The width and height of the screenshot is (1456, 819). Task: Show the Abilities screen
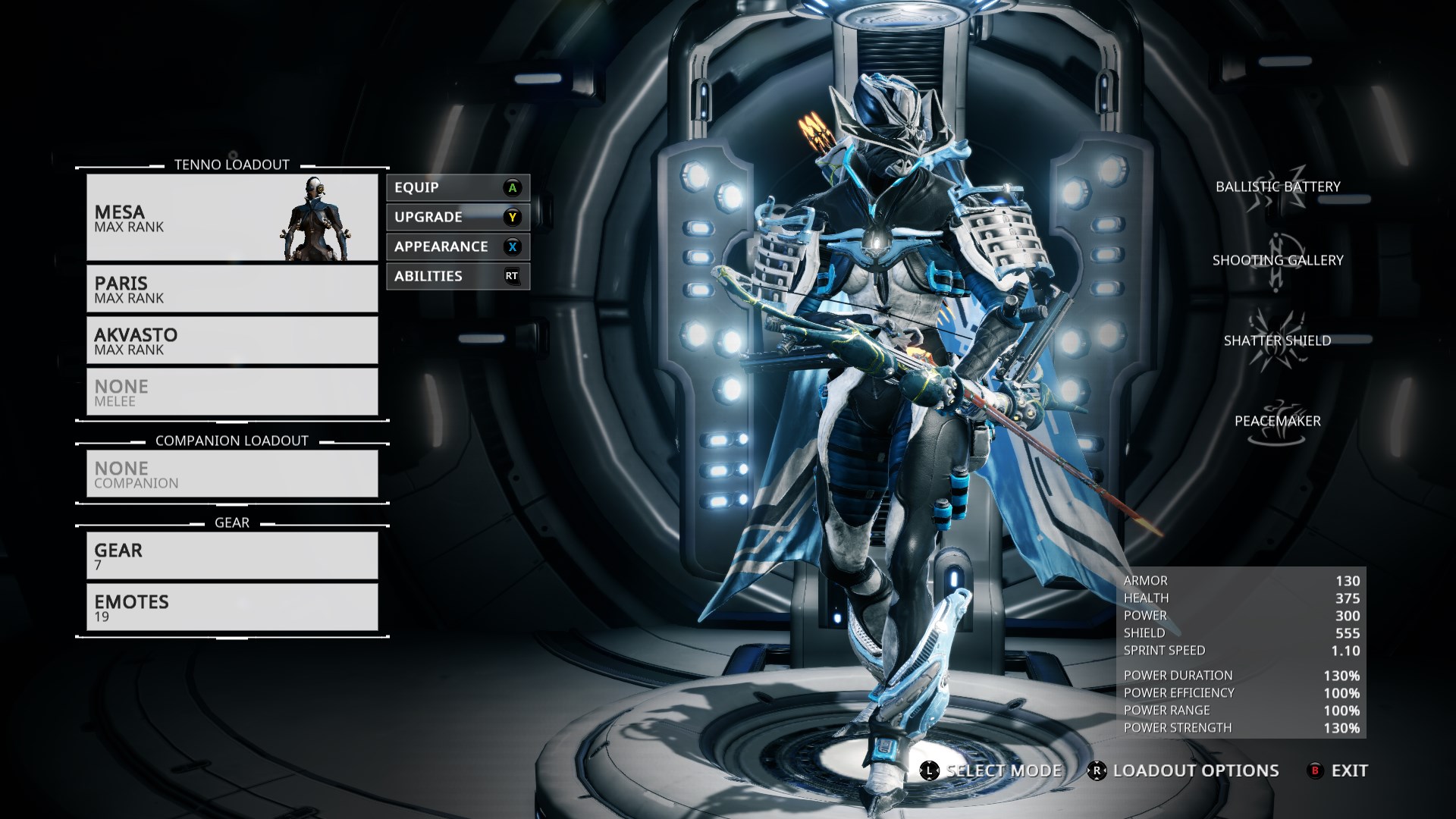[x=457, y=276]
